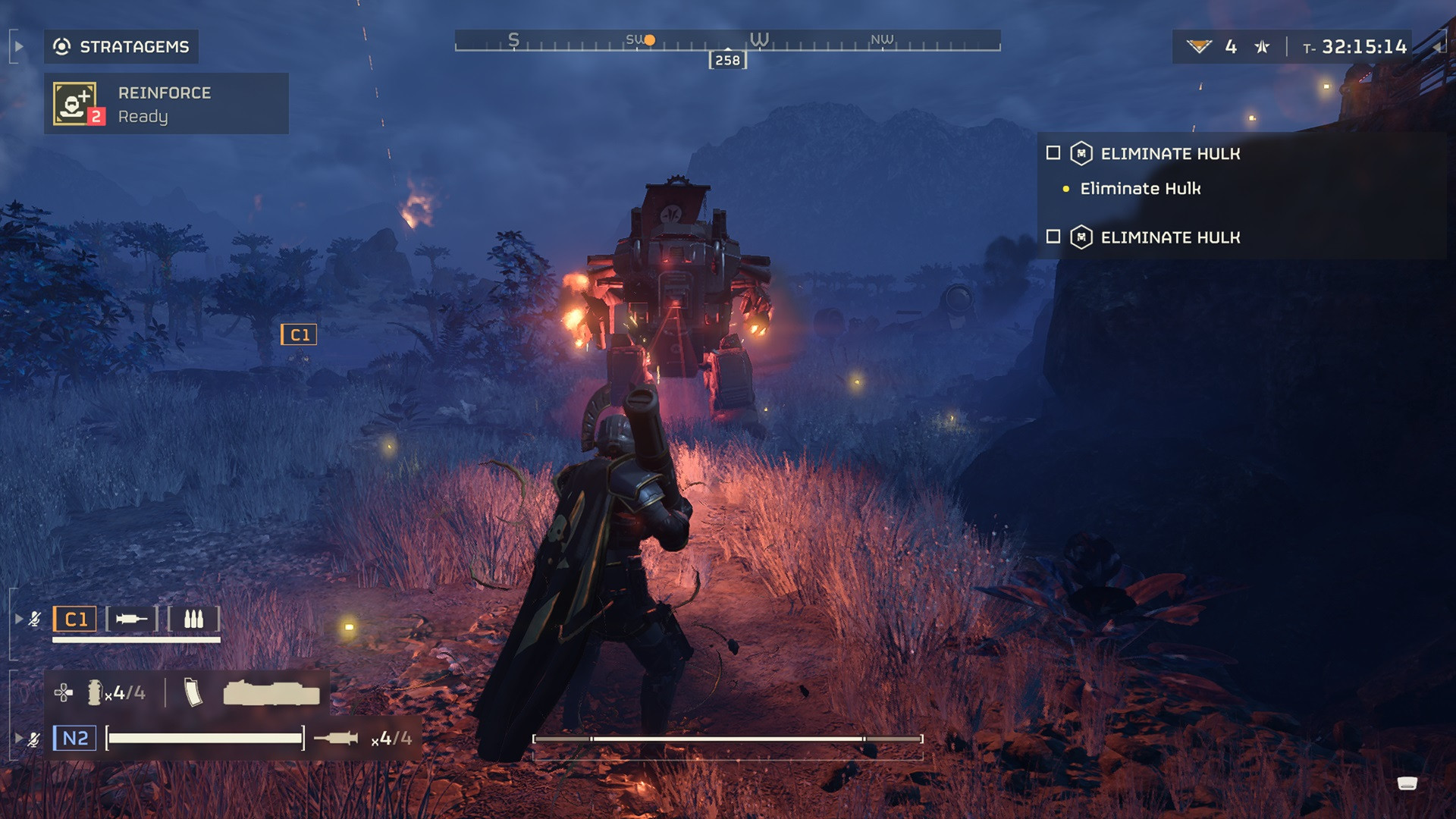Select the Reinforce stratagem icon
This screenshot has width=1456, height=819.
point(76,103)
